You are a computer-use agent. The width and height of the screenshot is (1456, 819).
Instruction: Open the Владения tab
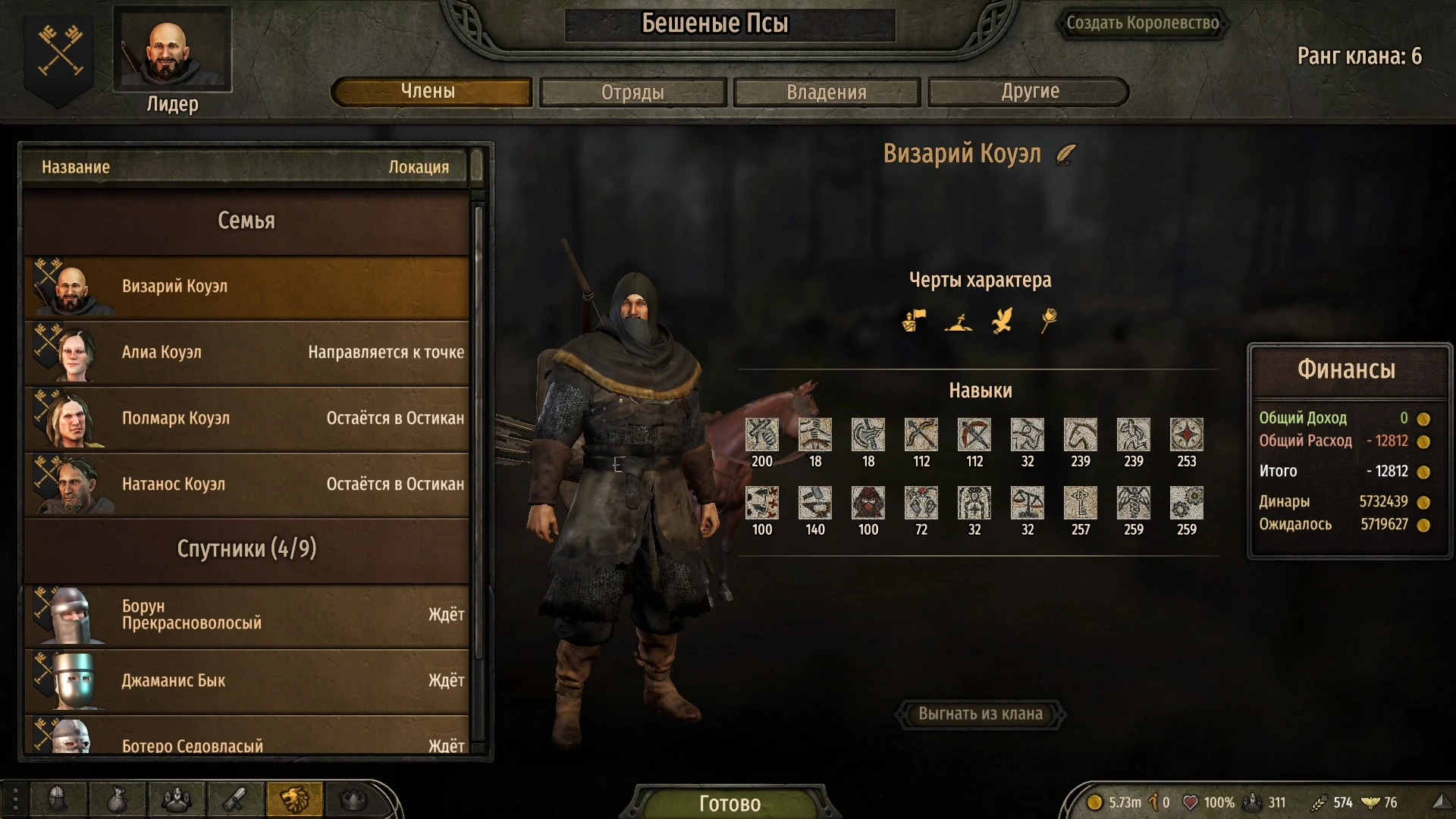[x=827, y=92]
